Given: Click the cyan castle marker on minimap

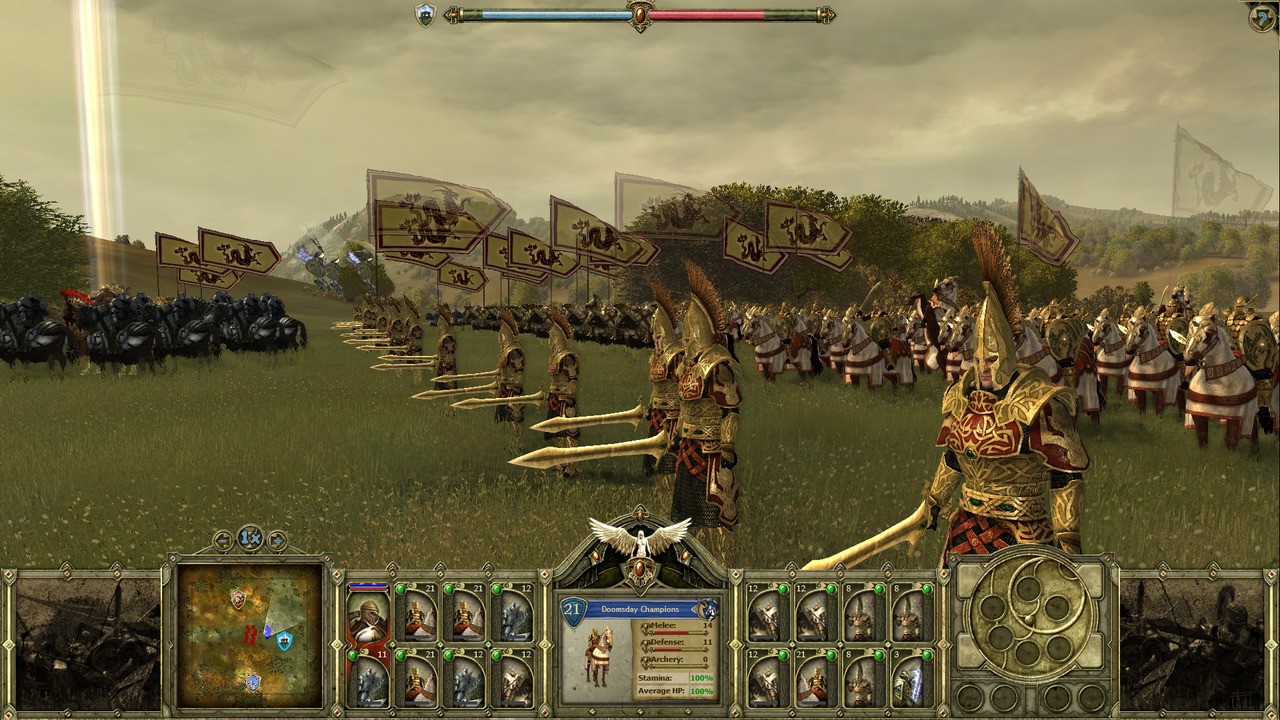Looking at the screenshot, I should pyautogui.click(x=284, y=640).
